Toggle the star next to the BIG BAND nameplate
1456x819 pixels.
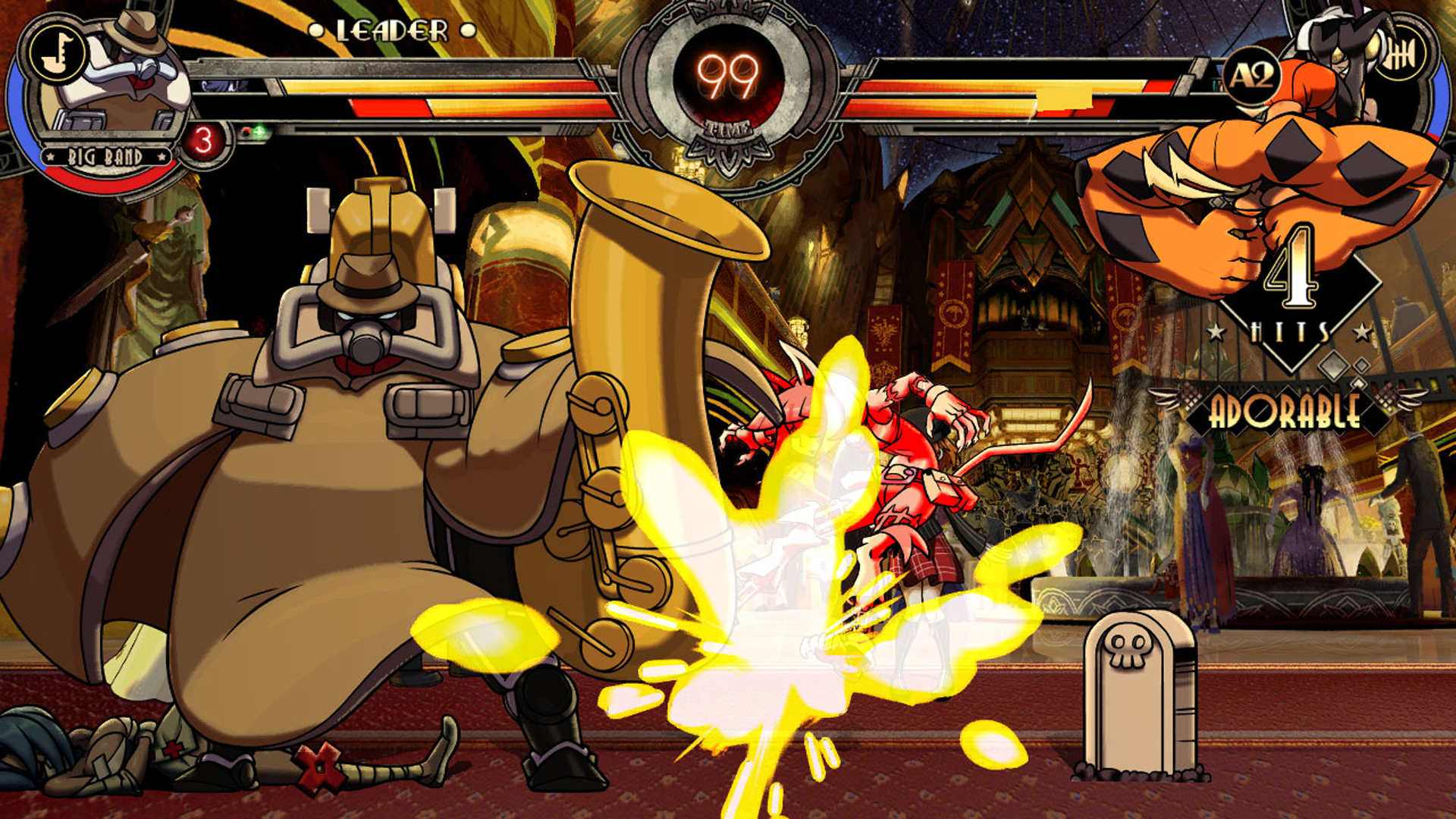pyautogui.click(x=50, y=156)
